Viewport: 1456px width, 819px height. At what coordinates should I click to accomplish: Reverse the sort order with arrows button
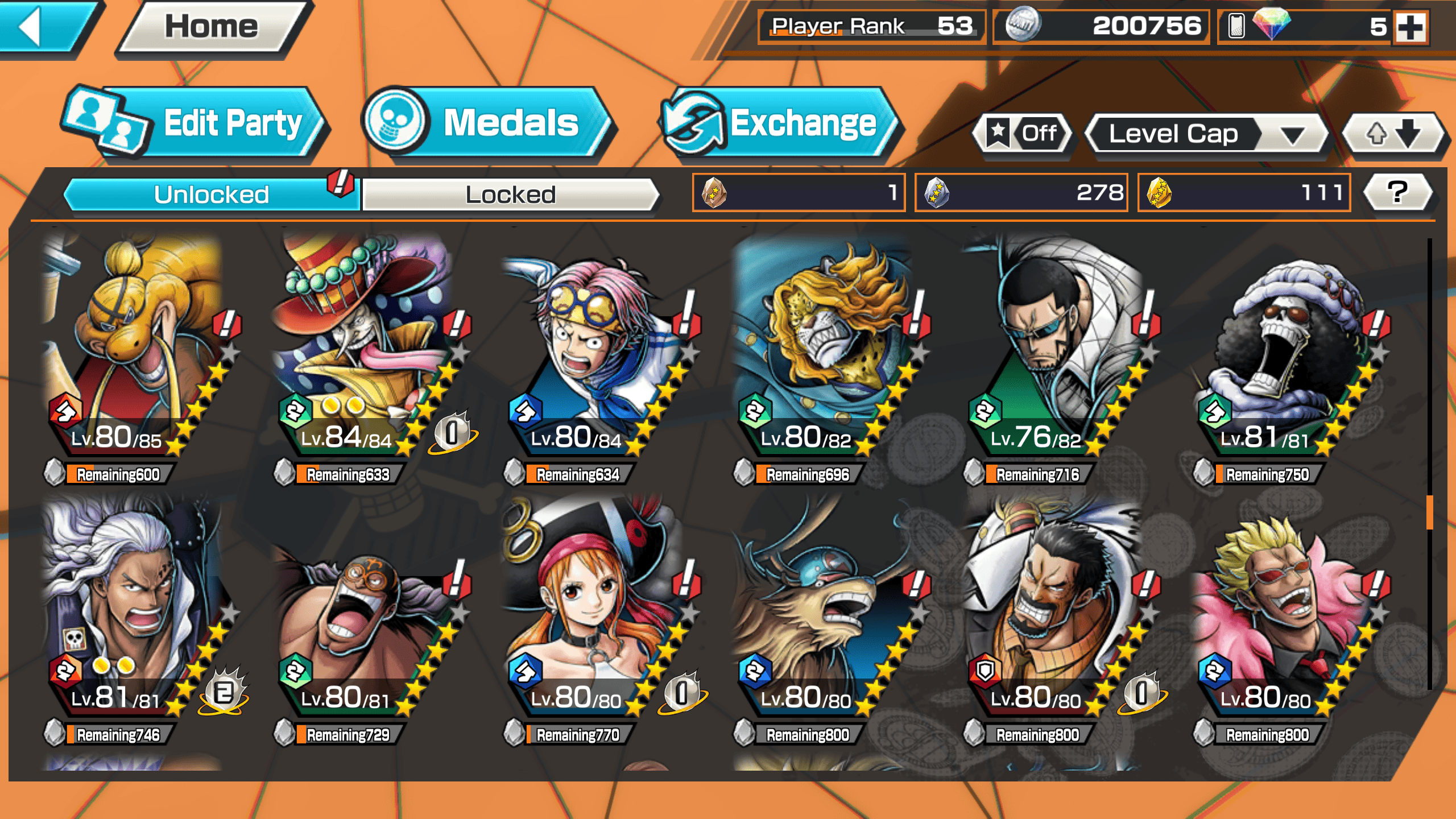coord(1392,134)
